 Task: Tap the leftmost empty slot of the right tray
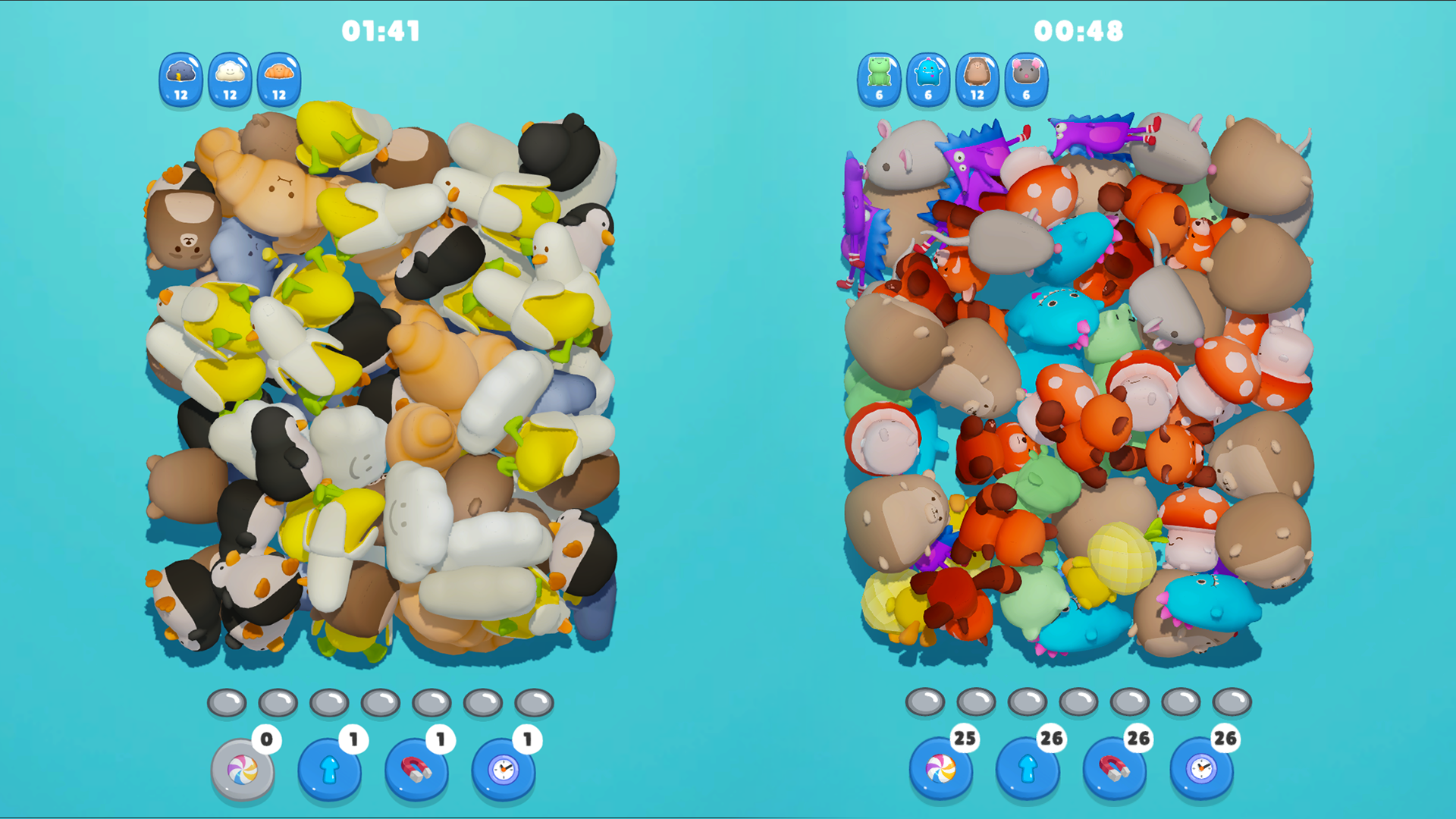pyautogui.click(x=924, y=701)
